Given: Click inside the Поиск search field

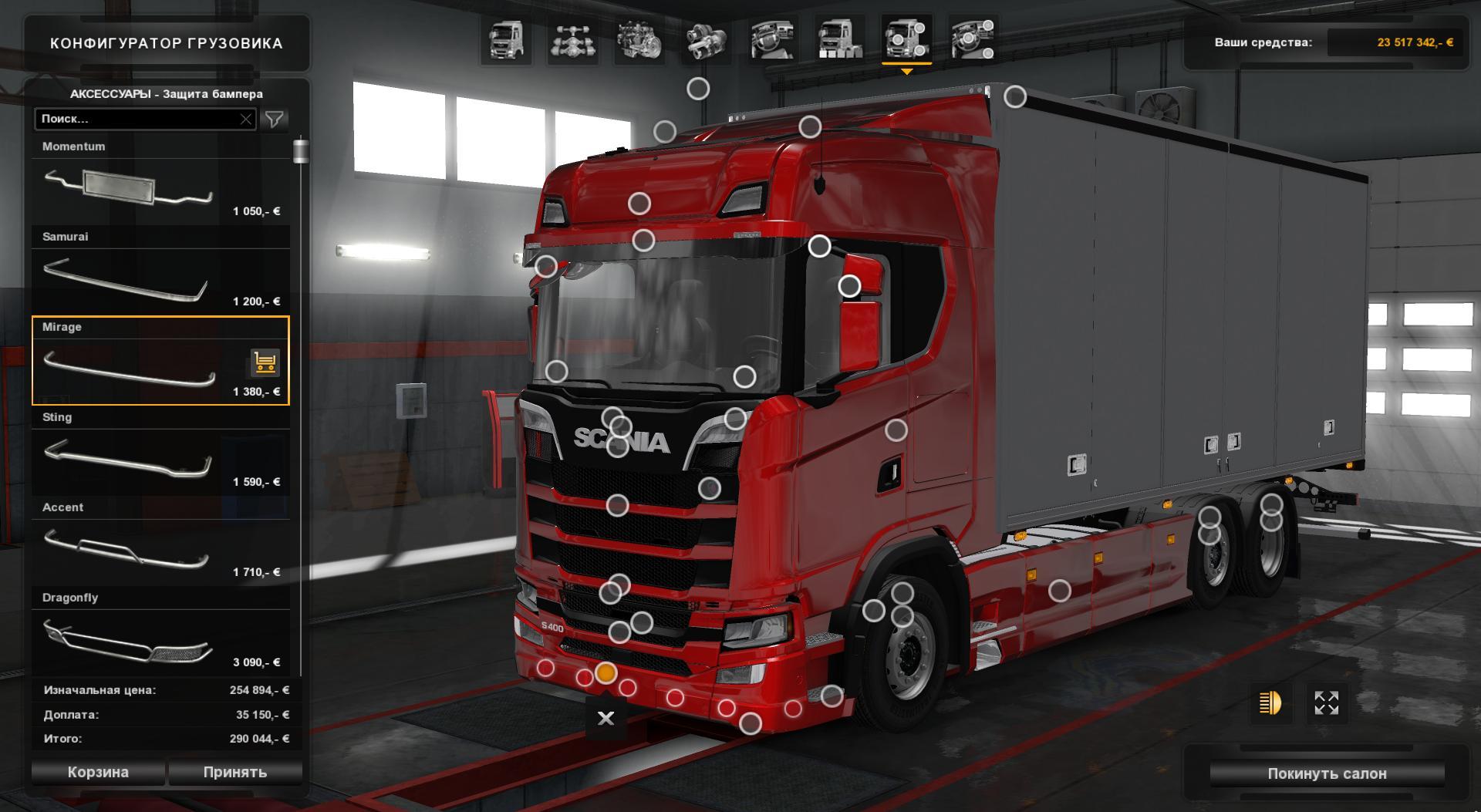Looking at the screenshot, I should [139, 120].
